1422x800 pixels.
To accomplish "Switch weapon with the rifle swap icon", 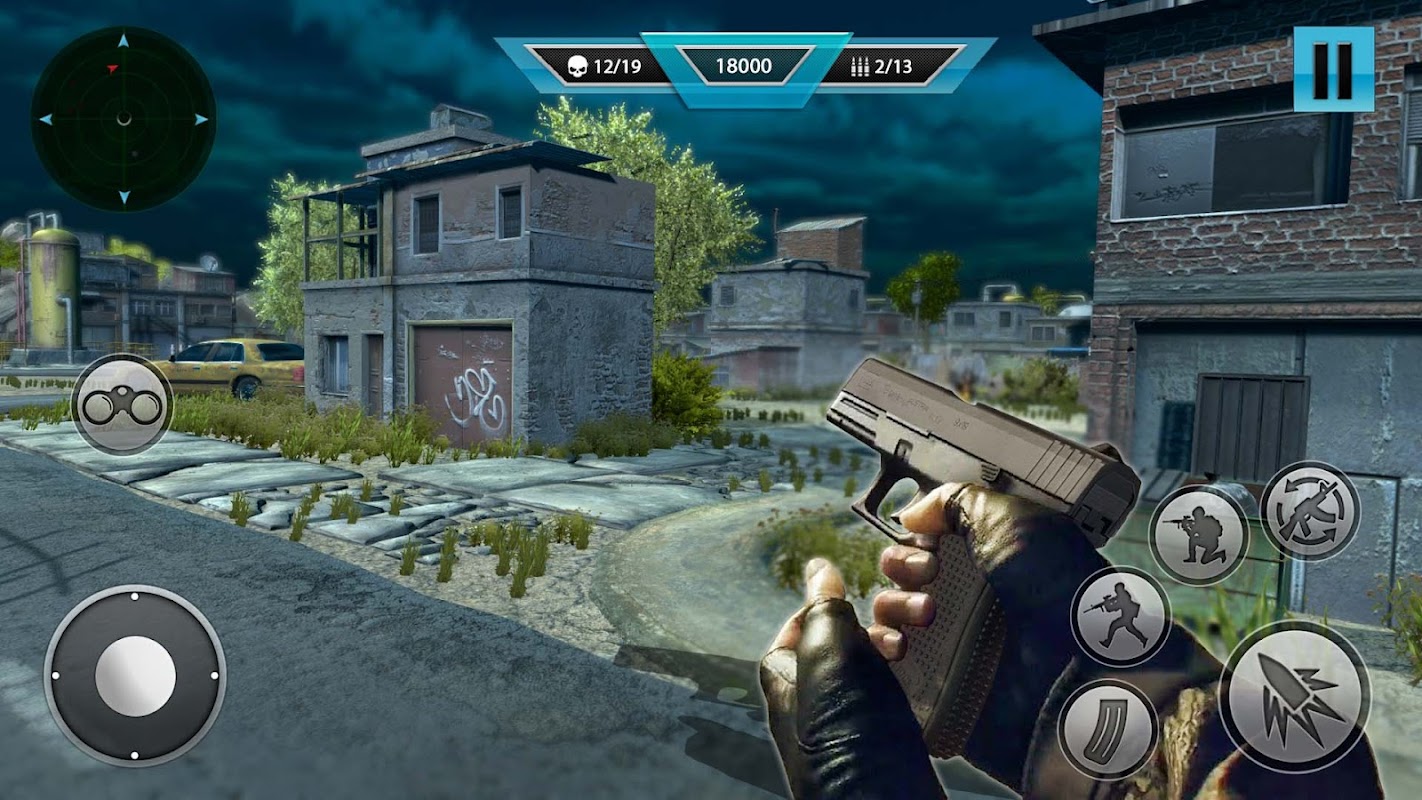I will pyautogui.click(x=1310, y=511).
